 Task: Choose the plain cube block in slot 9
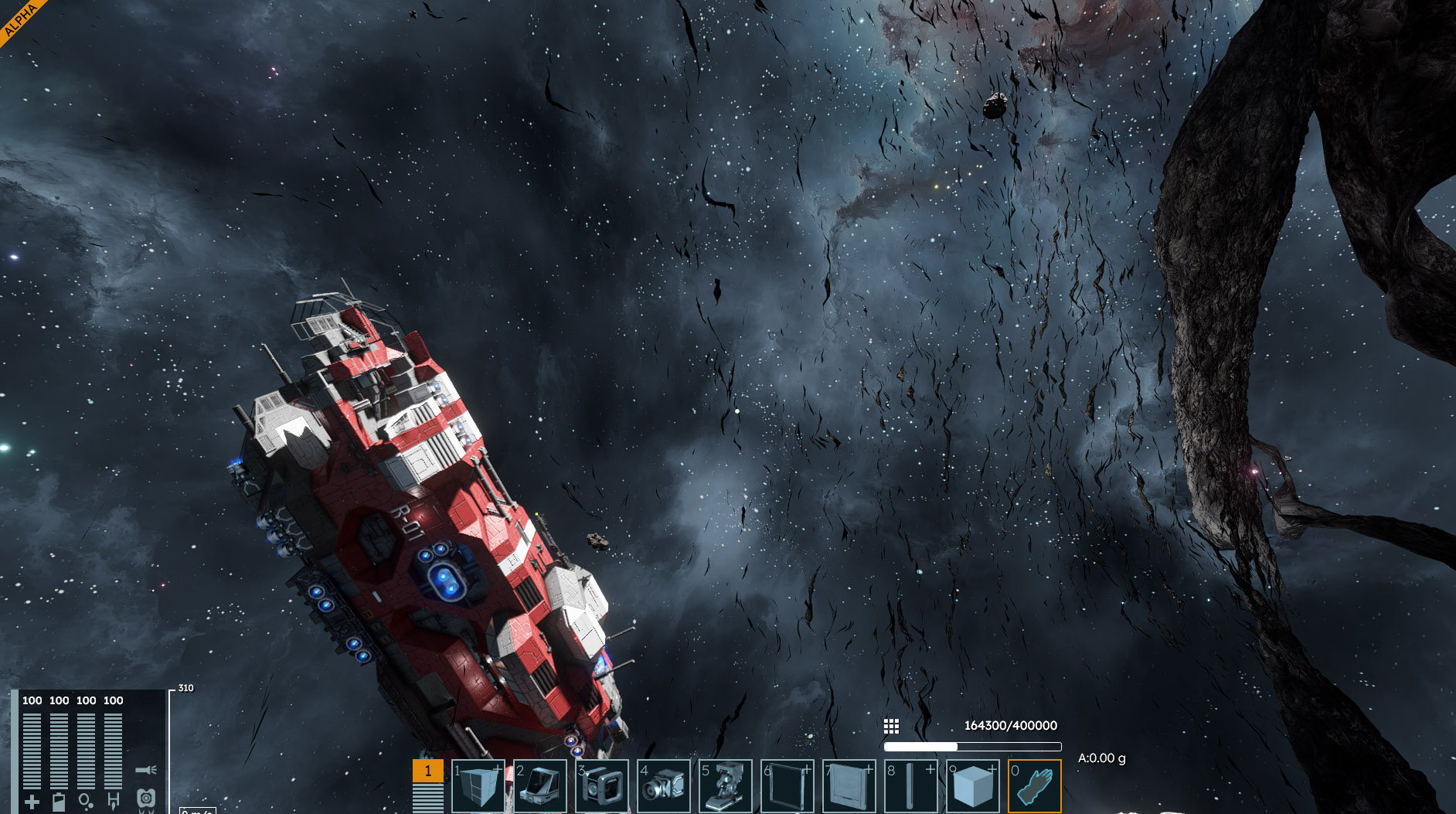click(x=972, y=786)
